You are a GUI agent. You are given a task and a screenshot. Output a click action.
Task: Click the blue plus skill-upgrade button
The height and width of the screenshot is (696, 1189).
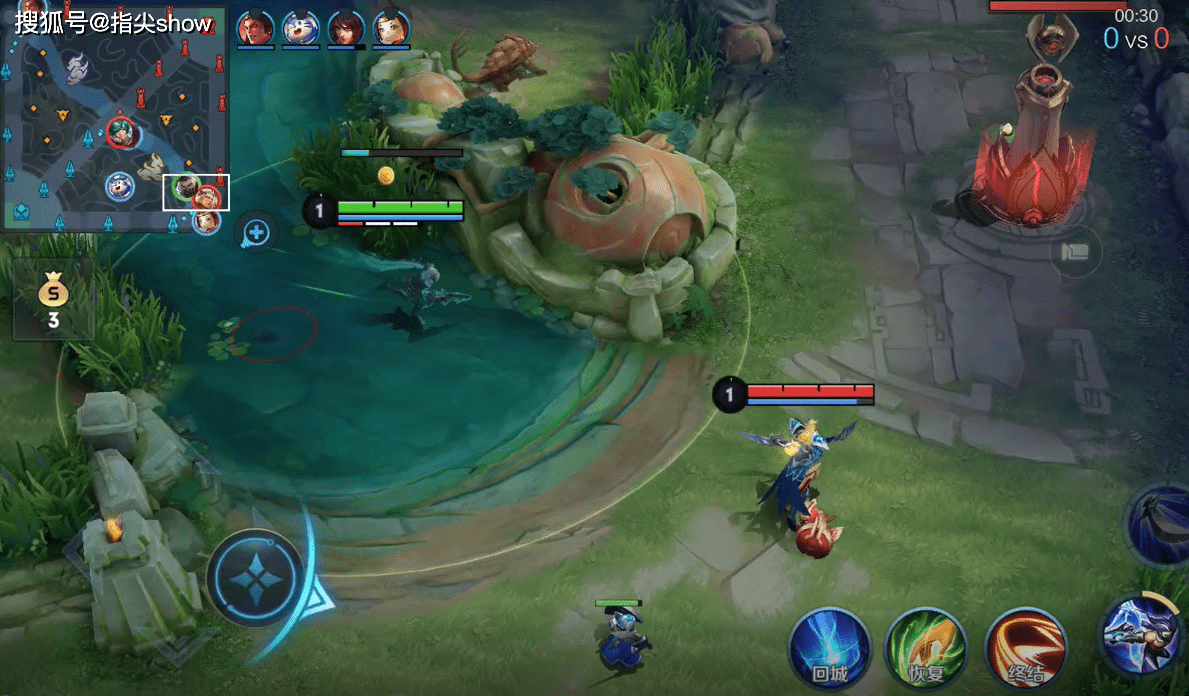click(257, 233)
